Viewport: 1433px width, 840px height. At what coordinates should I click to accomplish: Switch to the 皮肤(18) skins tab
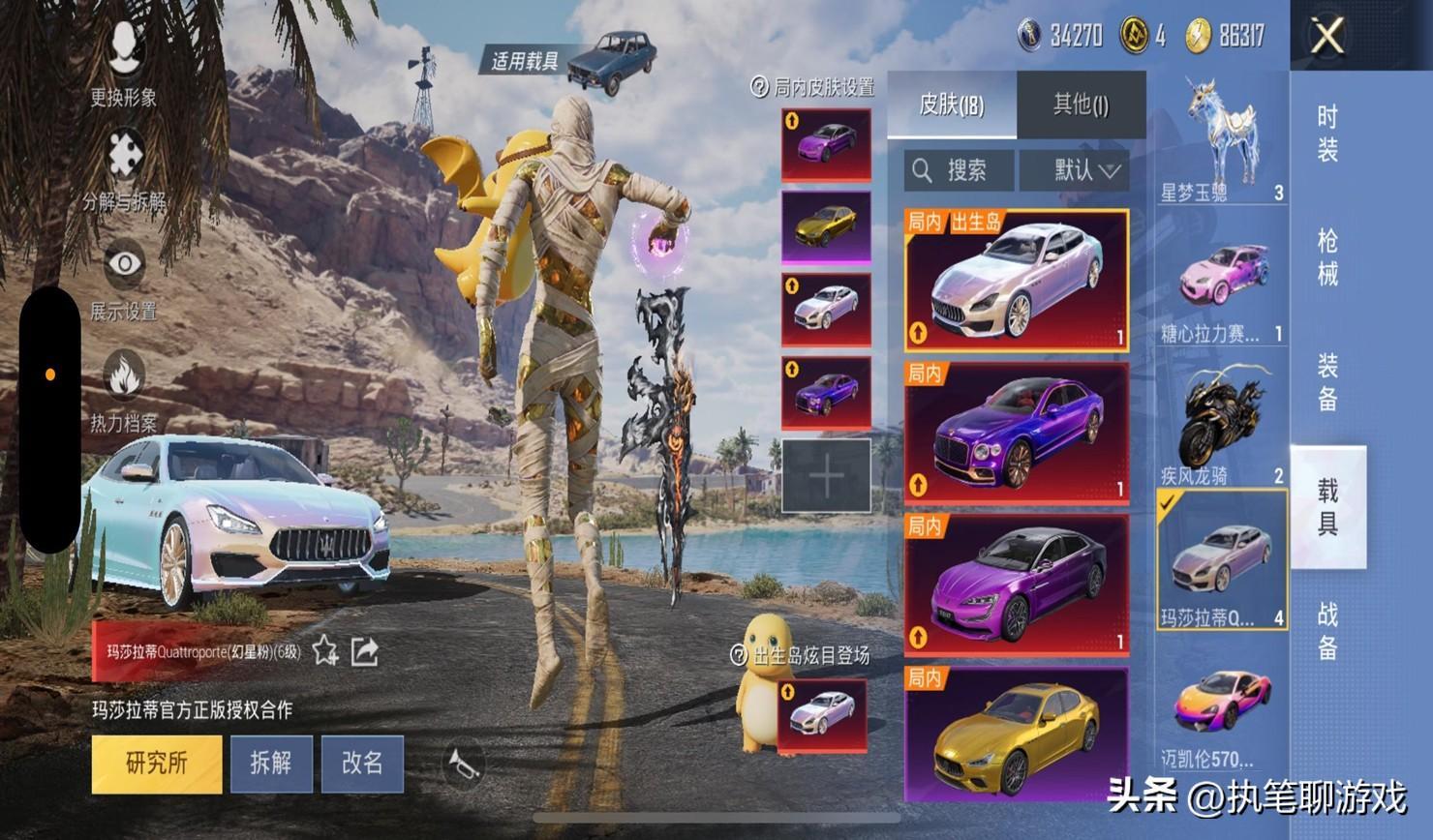952,105
